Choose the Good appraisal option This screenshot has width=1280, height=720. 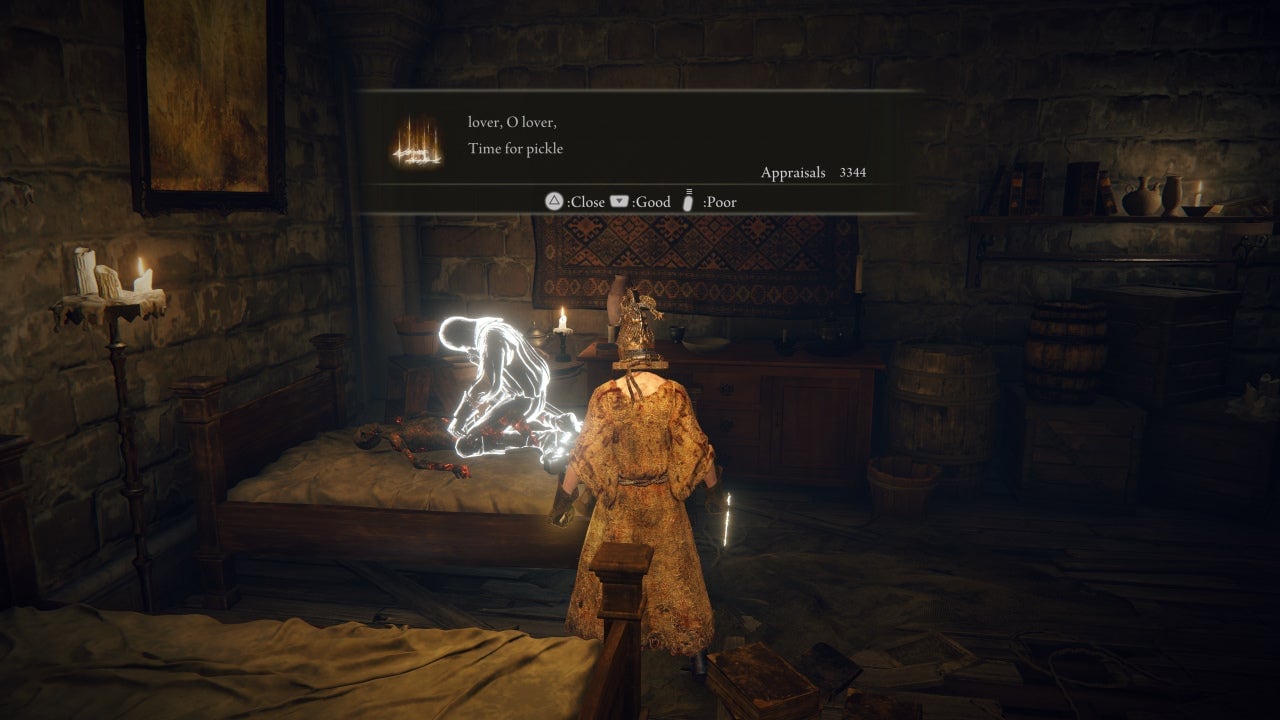[651, 202]
